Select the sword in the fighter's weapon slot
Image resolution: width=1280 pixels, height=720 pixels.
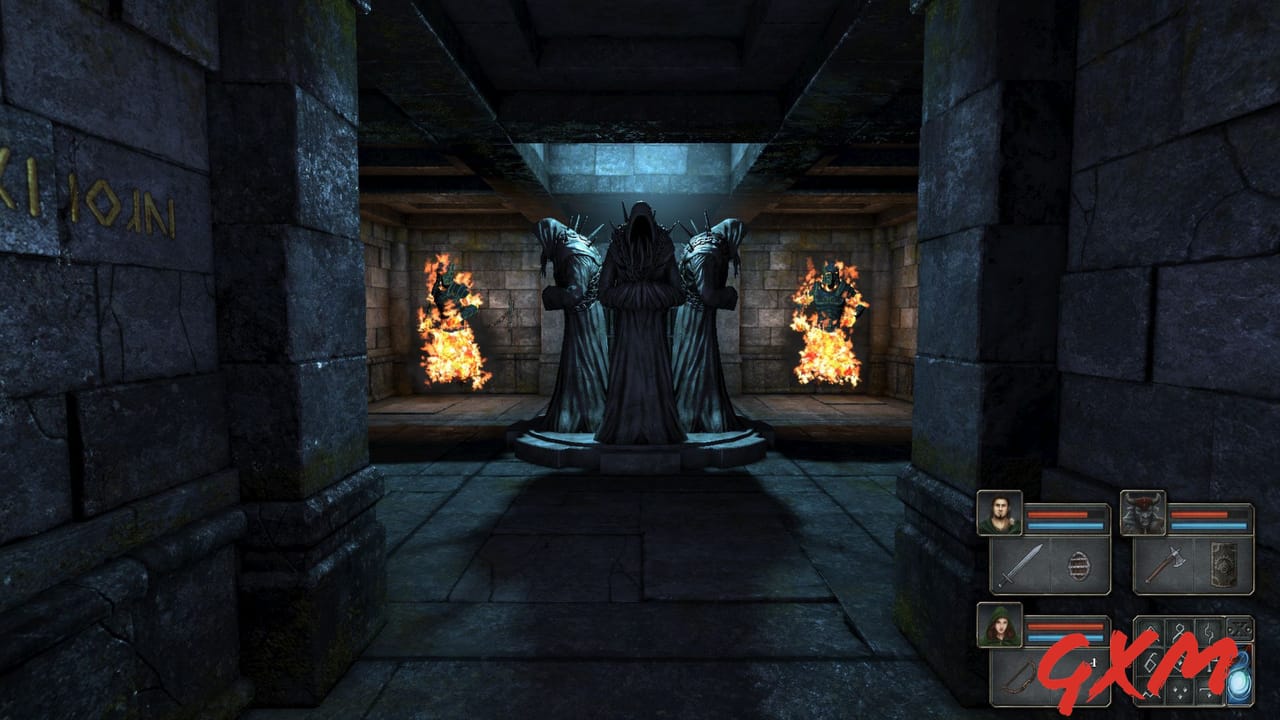point(1021,563)
